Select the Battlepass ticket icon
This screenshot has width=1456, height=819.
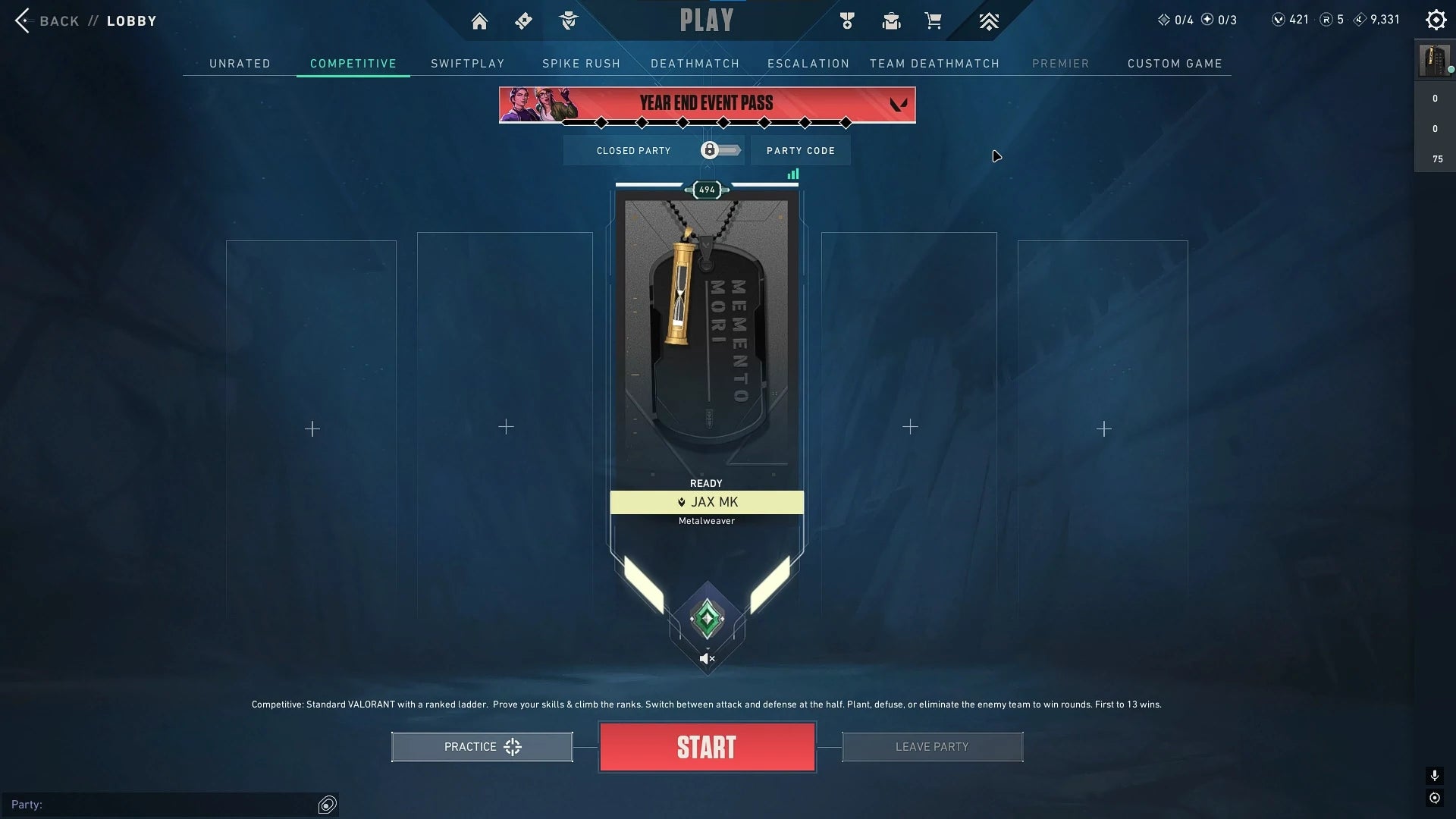[x=523, y=20]
